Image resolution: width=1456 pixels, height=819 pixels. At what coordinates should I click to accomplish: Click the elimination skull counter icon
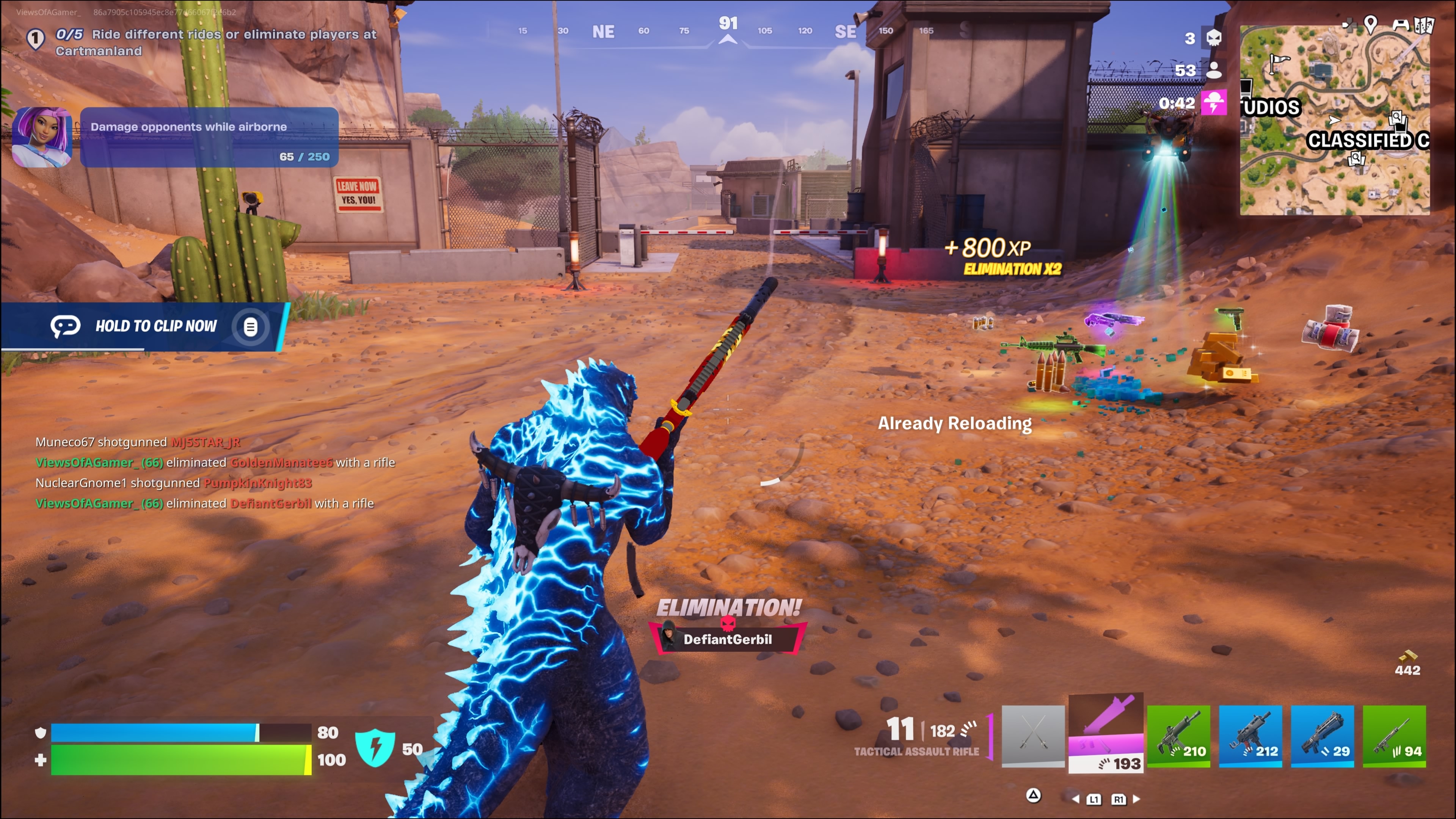point(1213,38)
